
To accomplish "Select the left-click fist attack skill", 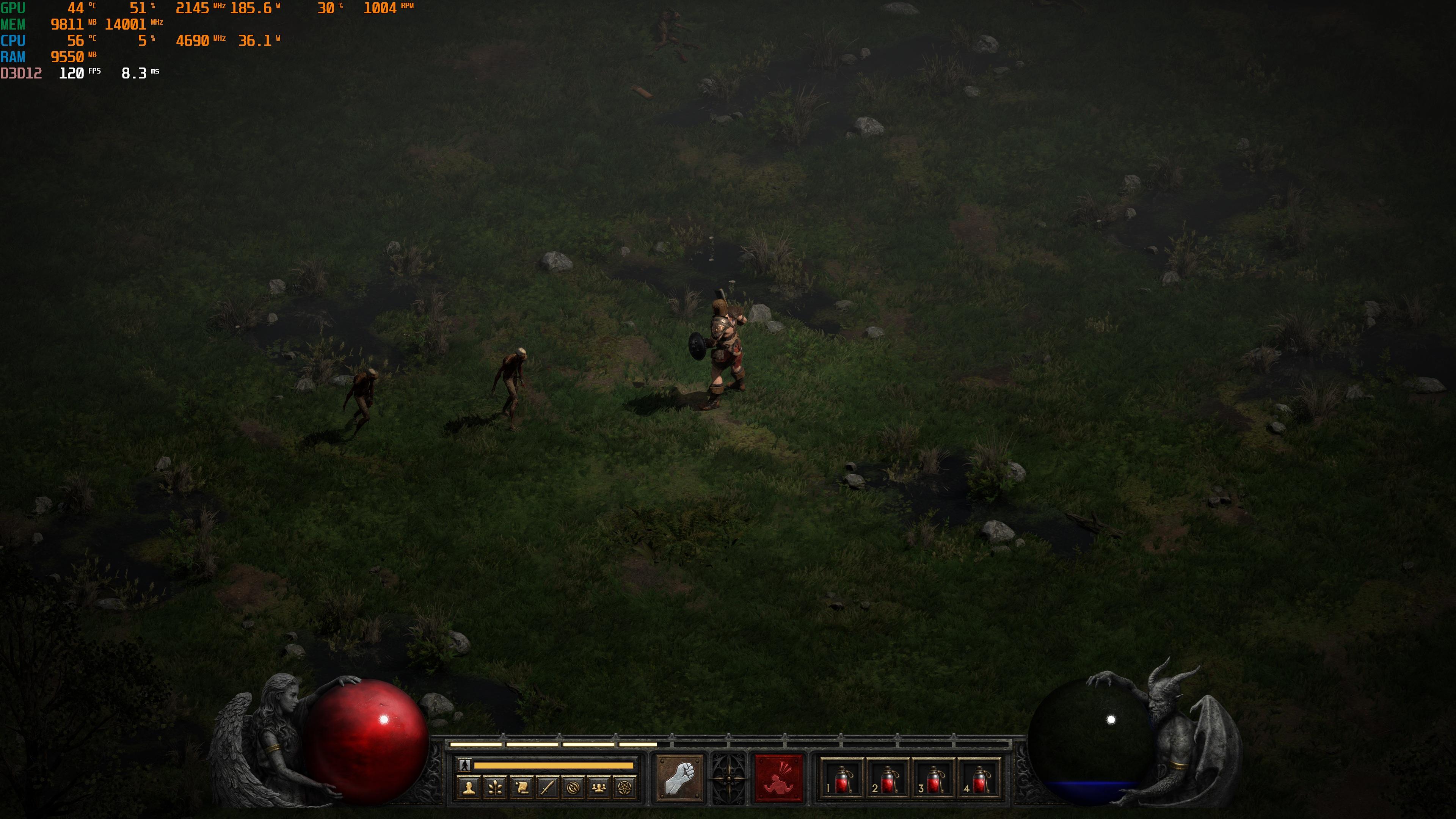I will [679, 778].
